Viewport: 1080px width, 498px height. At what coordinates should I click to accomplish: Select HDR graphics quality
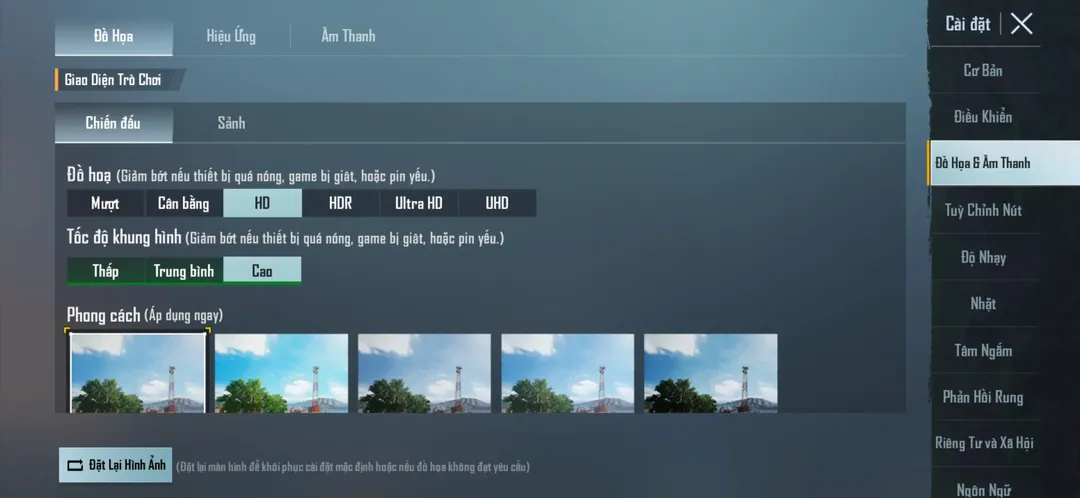pyautogui.click(x=341, y=204)
